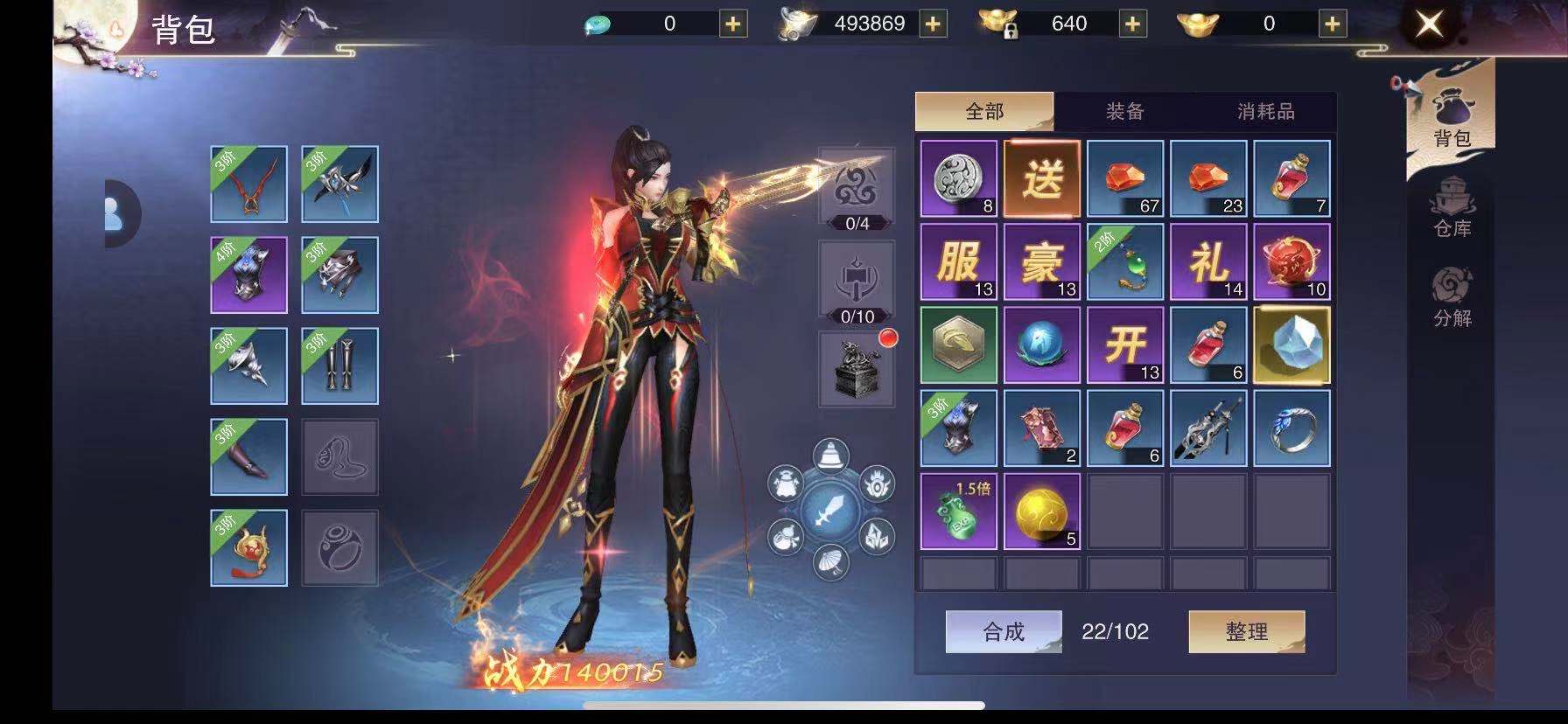Sort the bag with 整理
Image resolution: width=1568 pixels, height=724 pixels.
tap(1246, 631)
